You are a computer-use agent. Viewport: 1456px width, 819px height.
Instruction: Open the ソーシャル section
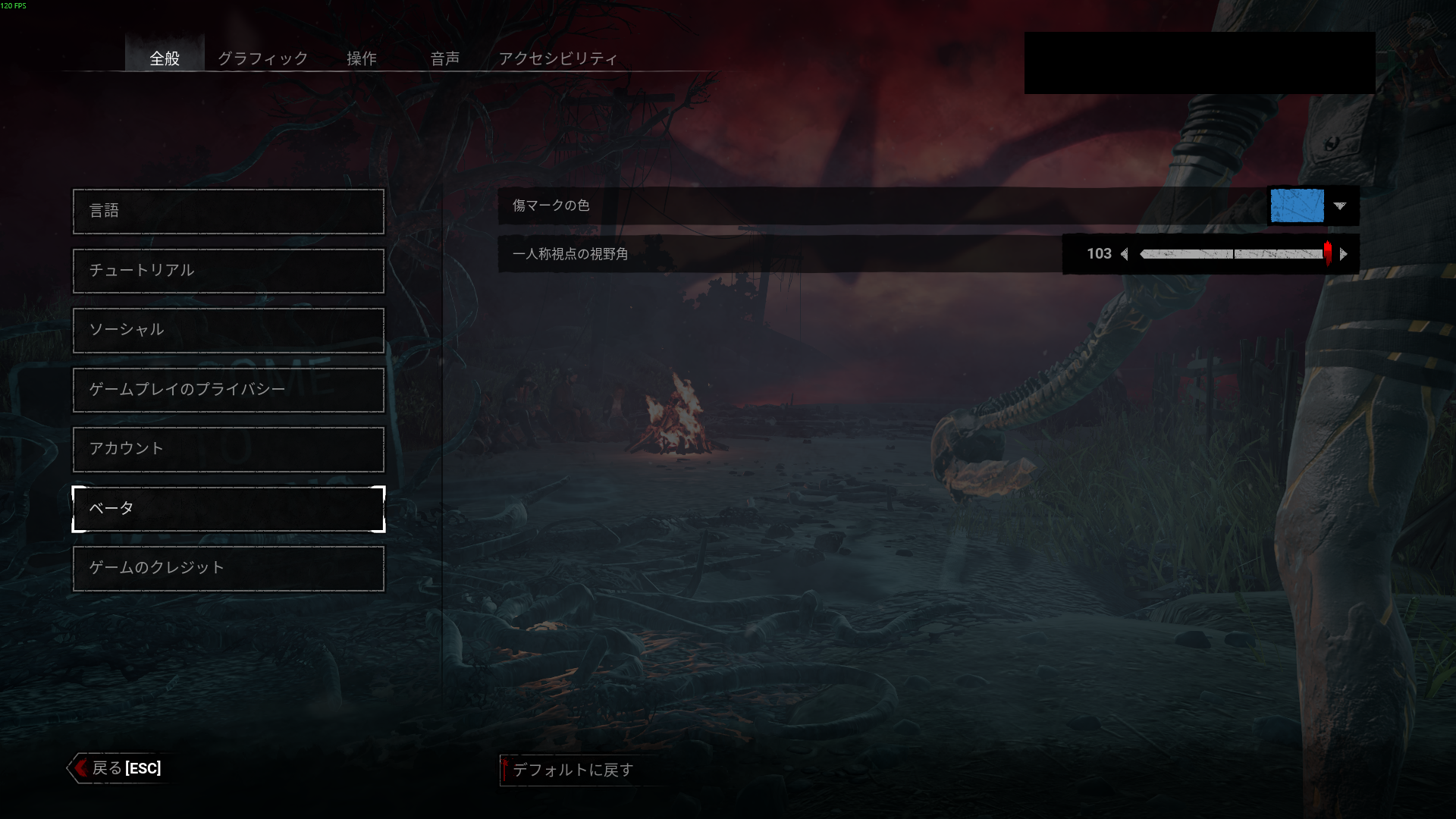pos(228,330)
